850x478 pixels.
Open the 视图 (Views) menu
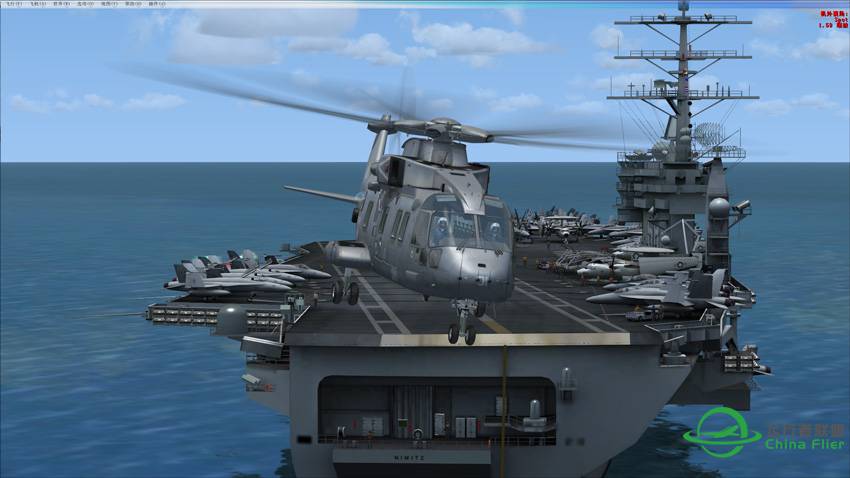pos(106,4)
